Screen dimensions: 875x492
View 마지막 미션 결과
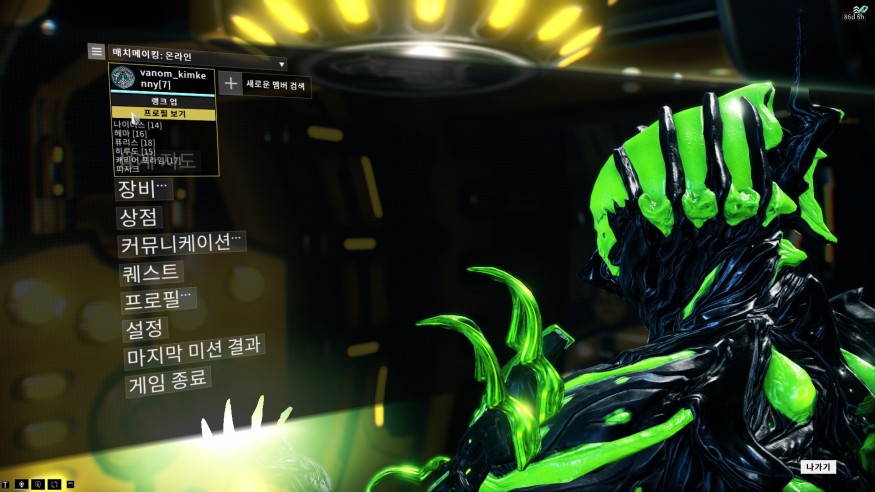click(193, 355)
